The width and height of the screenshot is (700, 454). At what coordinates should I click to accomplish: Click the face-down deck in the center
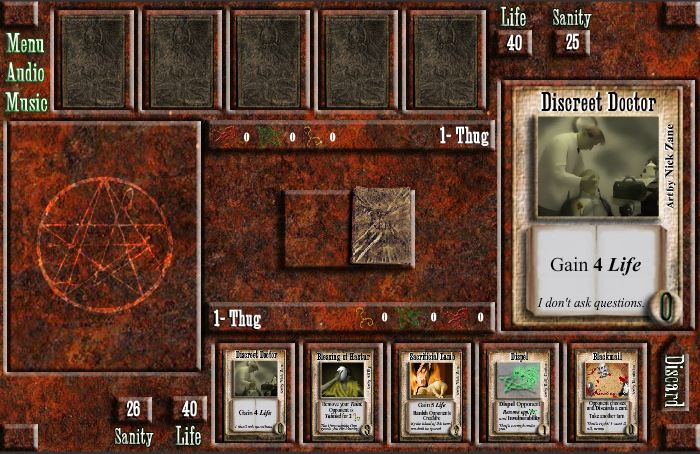point(383,226)
